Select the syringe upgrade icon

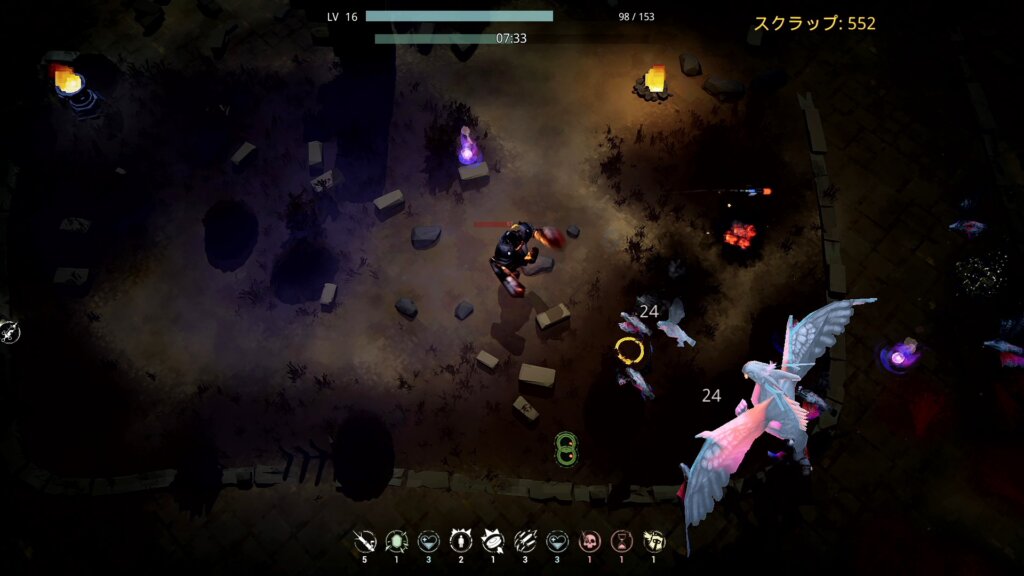point(364,542)
